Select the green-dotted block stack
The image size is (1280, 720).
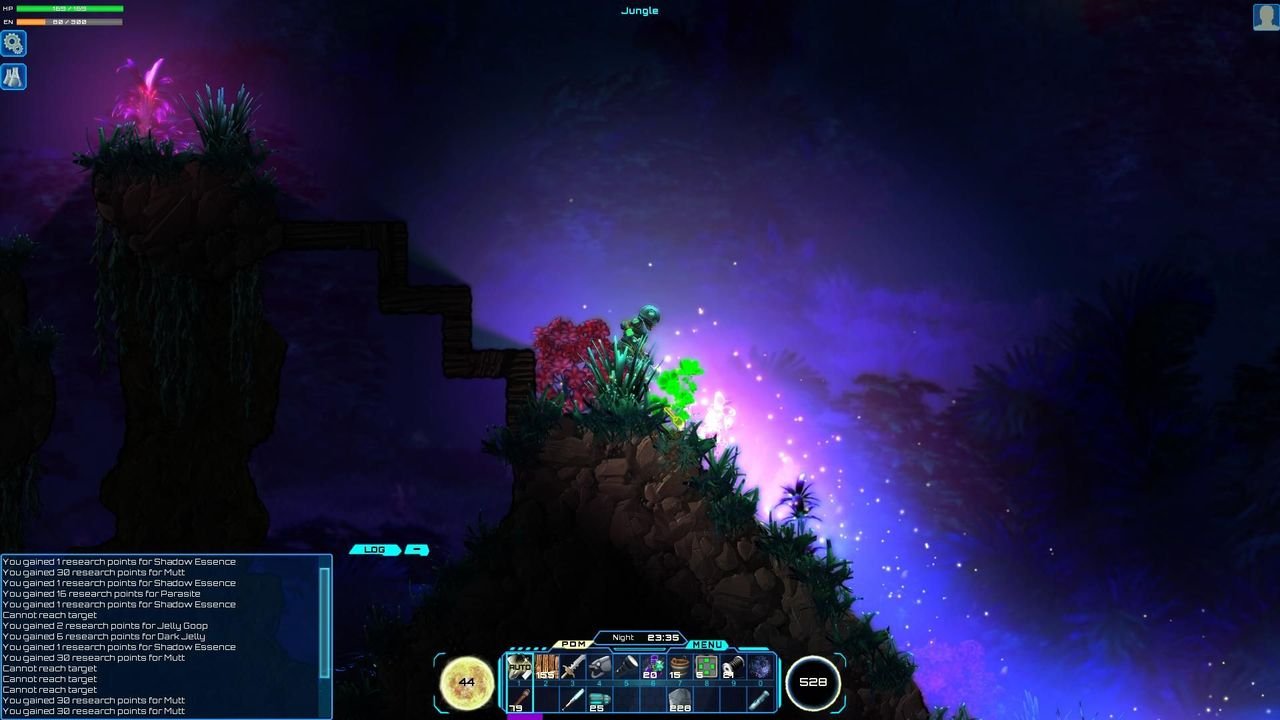(x=707, y=667)
